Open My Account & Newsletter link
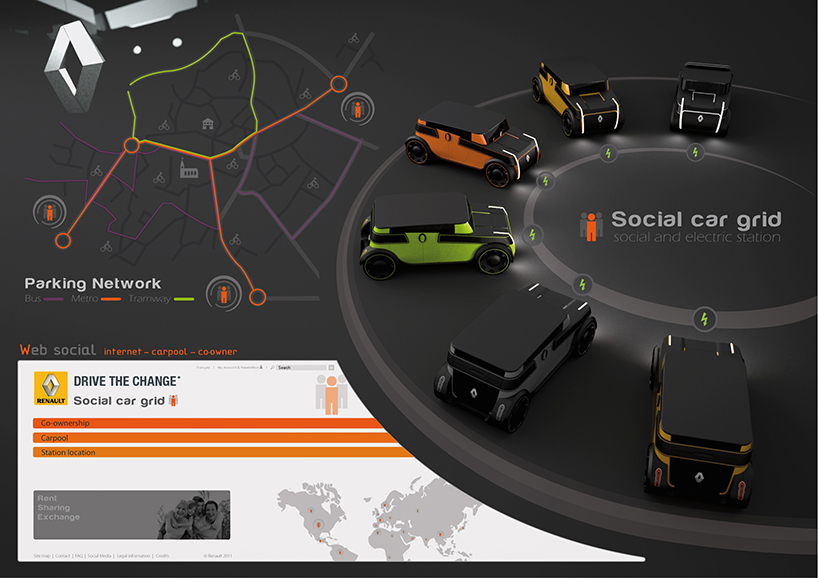 237,368
